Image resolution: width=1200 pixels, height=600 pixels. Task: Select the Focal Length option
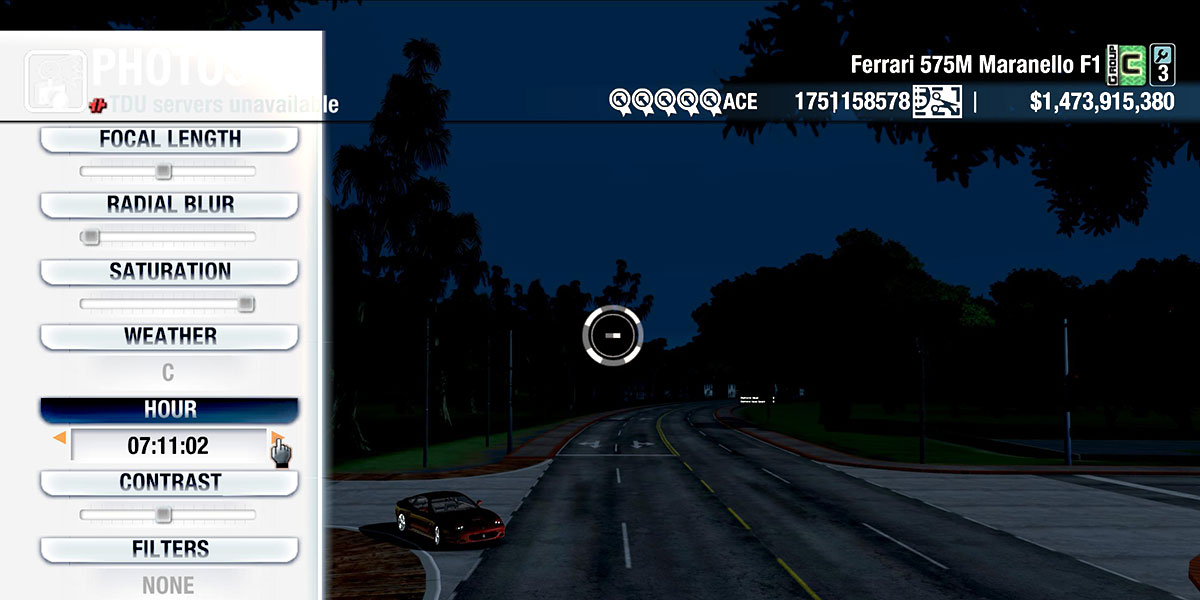[x=169, y=139]
